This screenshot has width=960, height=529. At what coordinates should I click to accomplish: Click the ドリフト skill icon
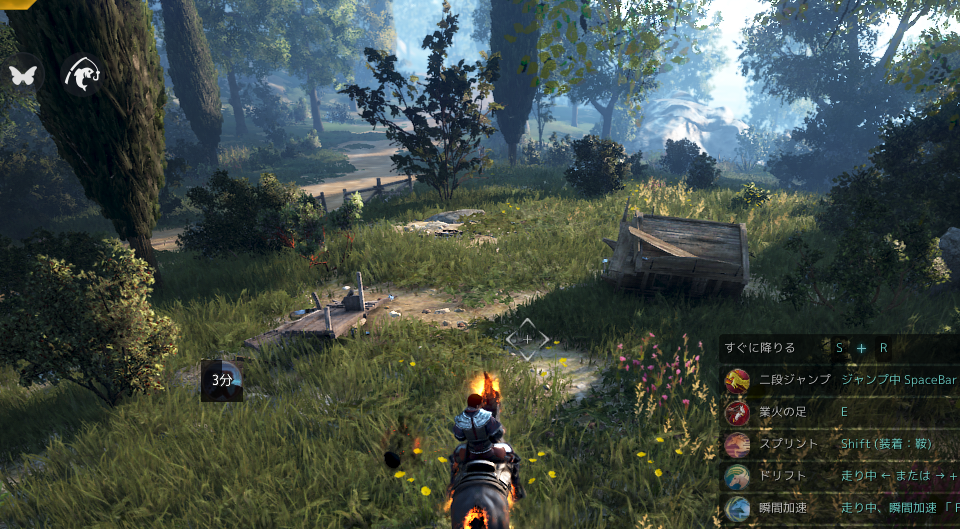(x=737, y=476)
